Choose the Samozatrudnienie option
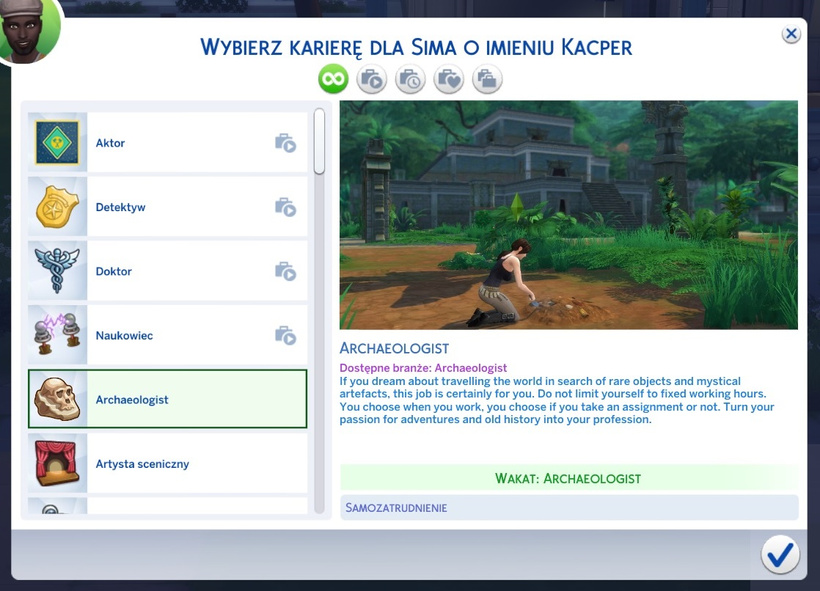Screen dimensions: 820x591 tap(568, 507)
